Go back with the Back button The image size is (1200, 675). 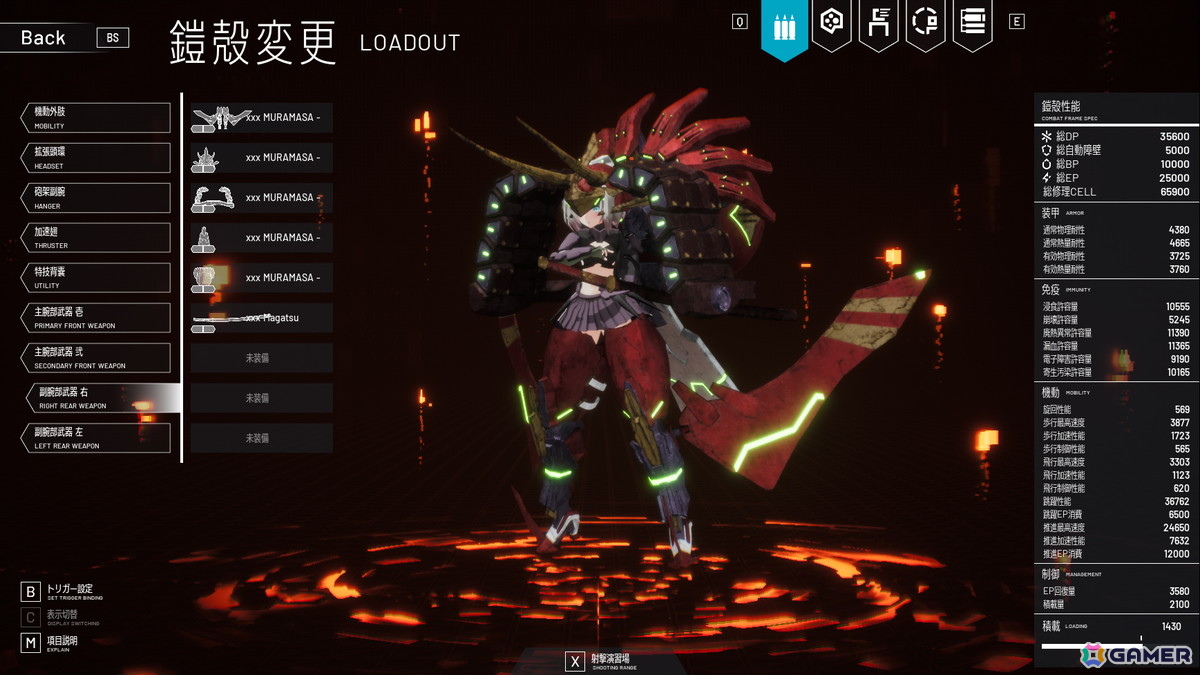tap(43, 38)
